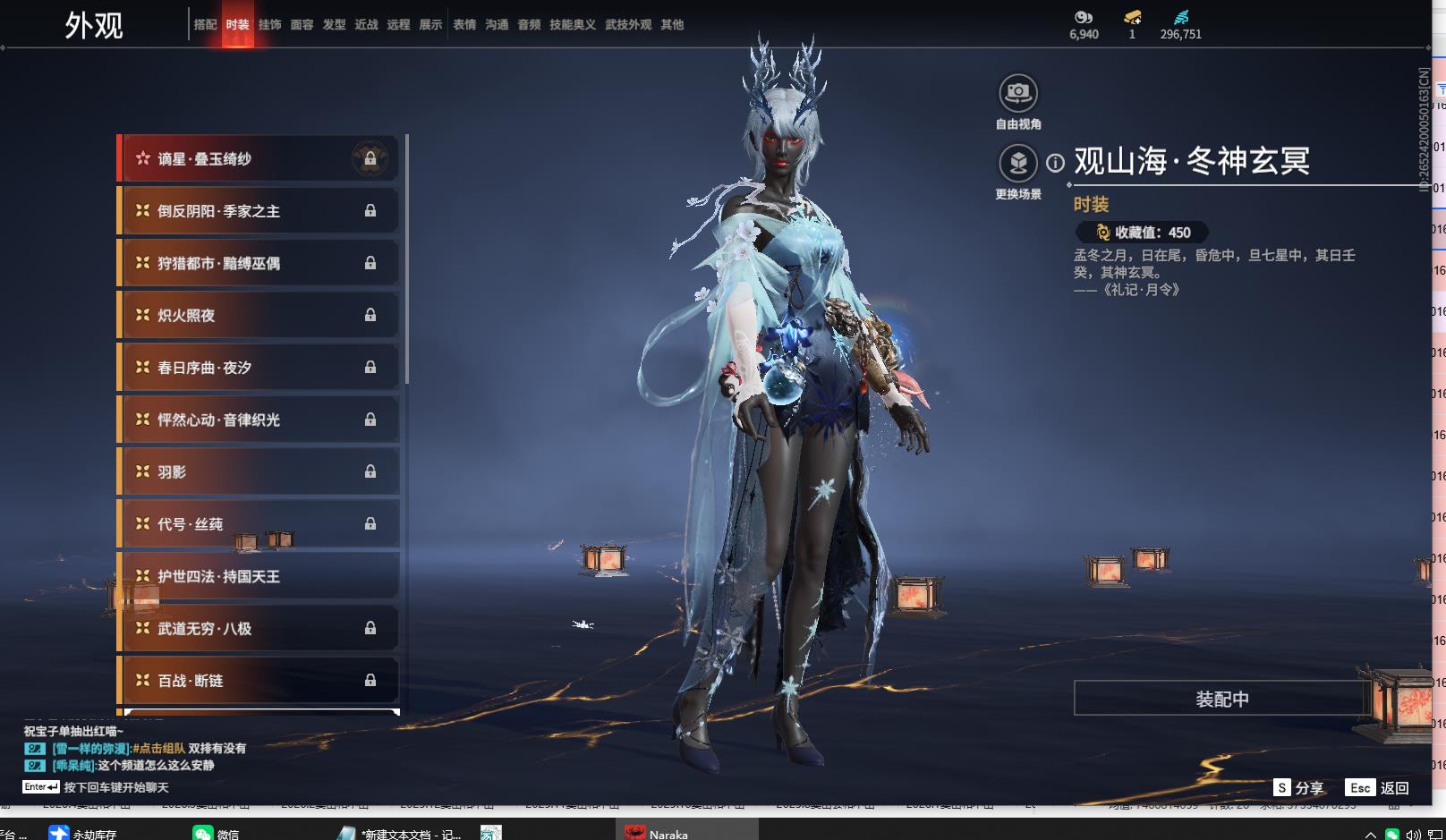Open WeChat from the taskbar
This screenshot has height=840, width=1446.
(x=216, y=833)
